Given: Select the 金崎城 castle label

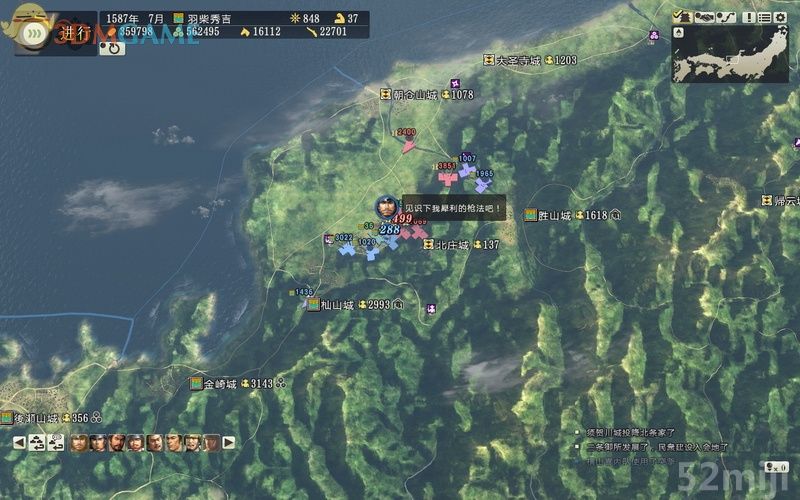Looking at the screenshot, I should (219, 384).
